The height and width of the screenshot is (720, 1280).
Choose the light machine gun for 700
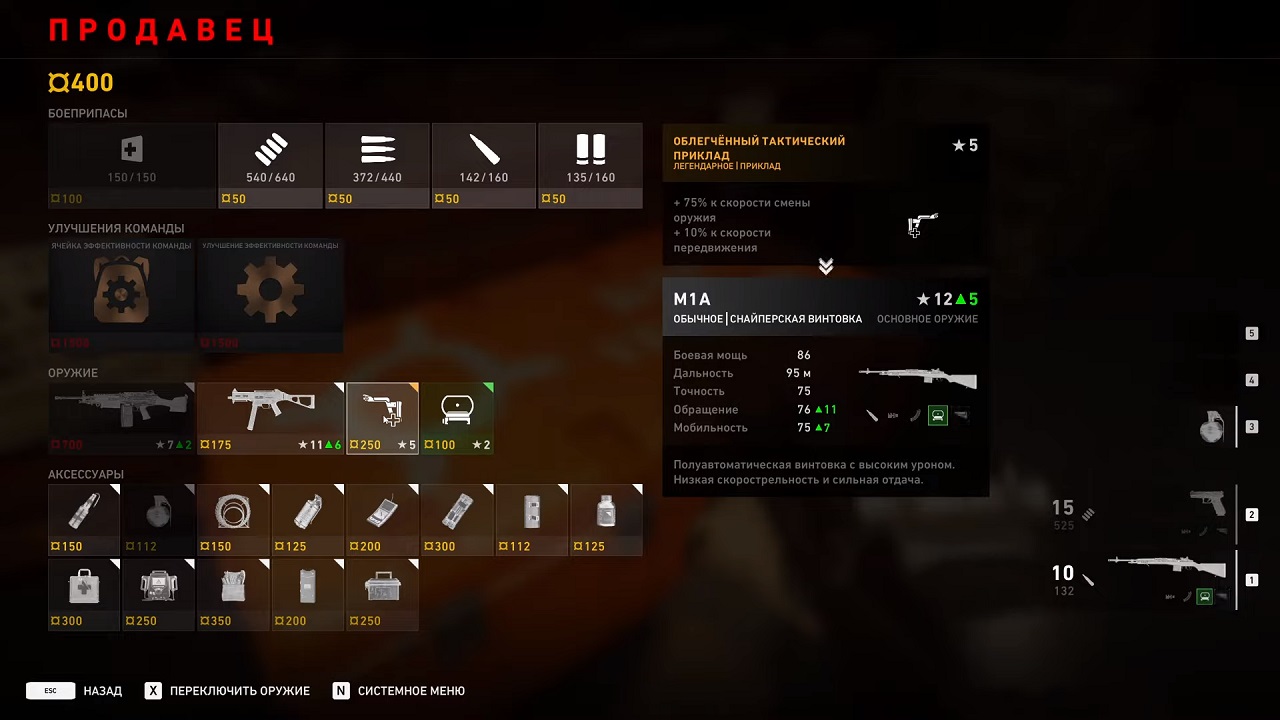click(x=120, y=418)
